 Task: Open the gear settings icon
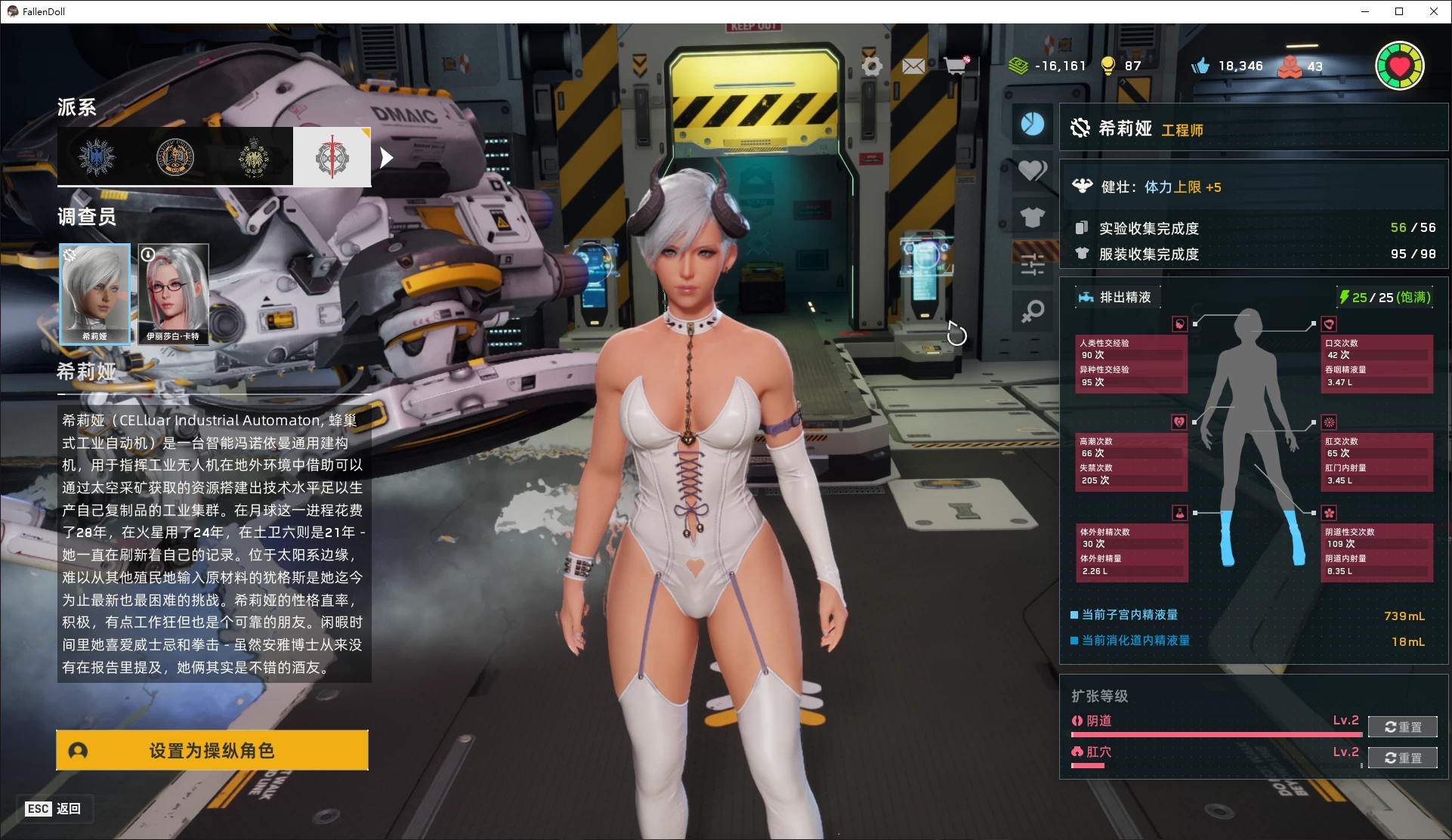872,66
